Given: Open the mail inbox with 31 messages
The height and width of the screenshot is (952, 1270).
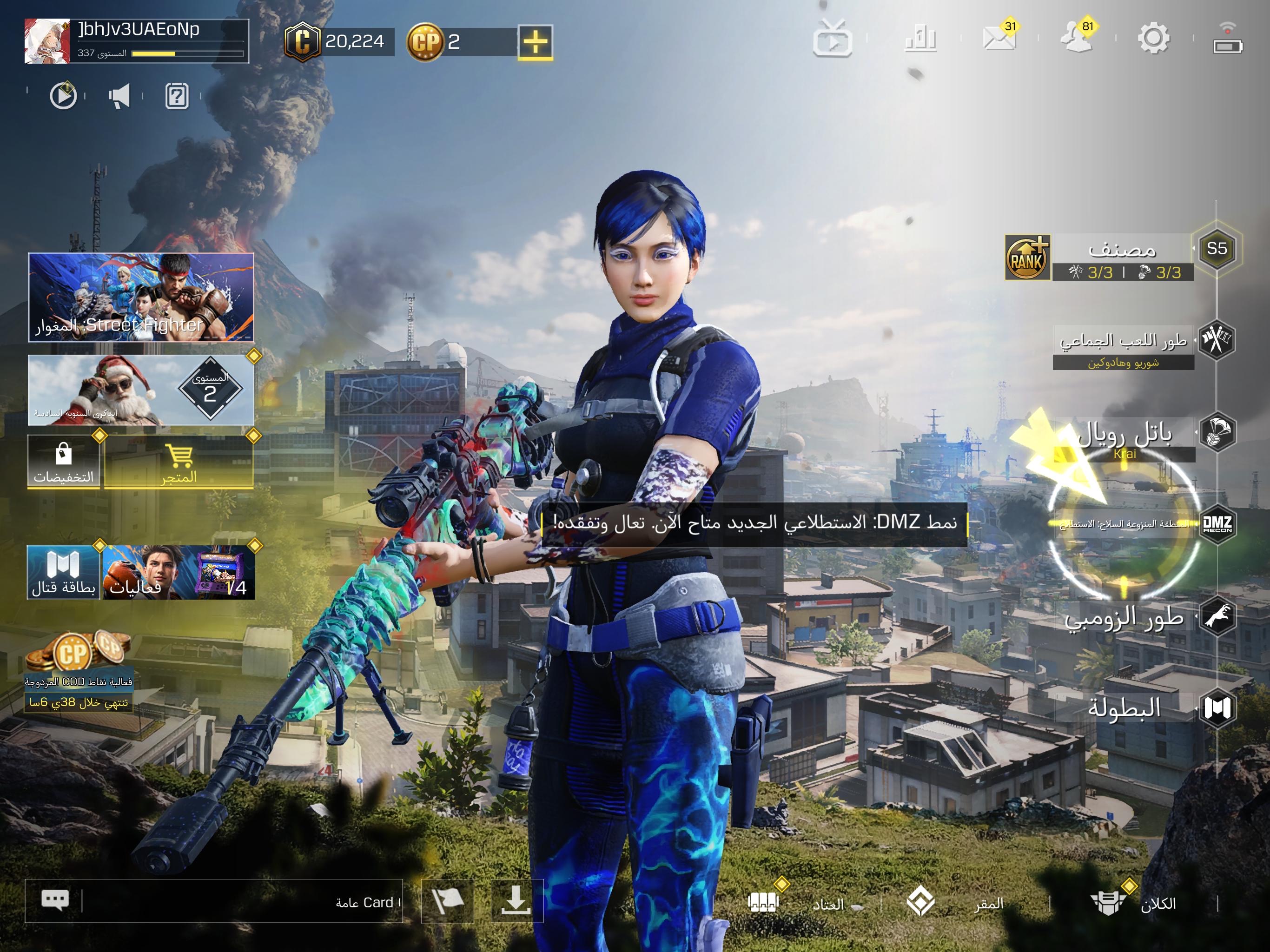Looking at the screenshot, I should pos(999,39).
